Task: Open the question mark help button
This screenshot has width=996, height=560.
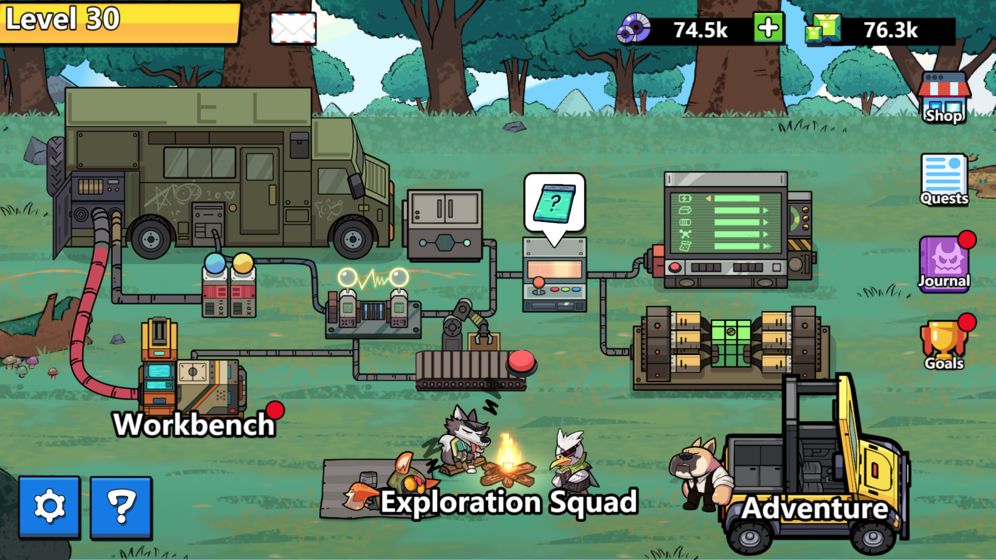Action: pyautogui.click(x=121, y=507)
